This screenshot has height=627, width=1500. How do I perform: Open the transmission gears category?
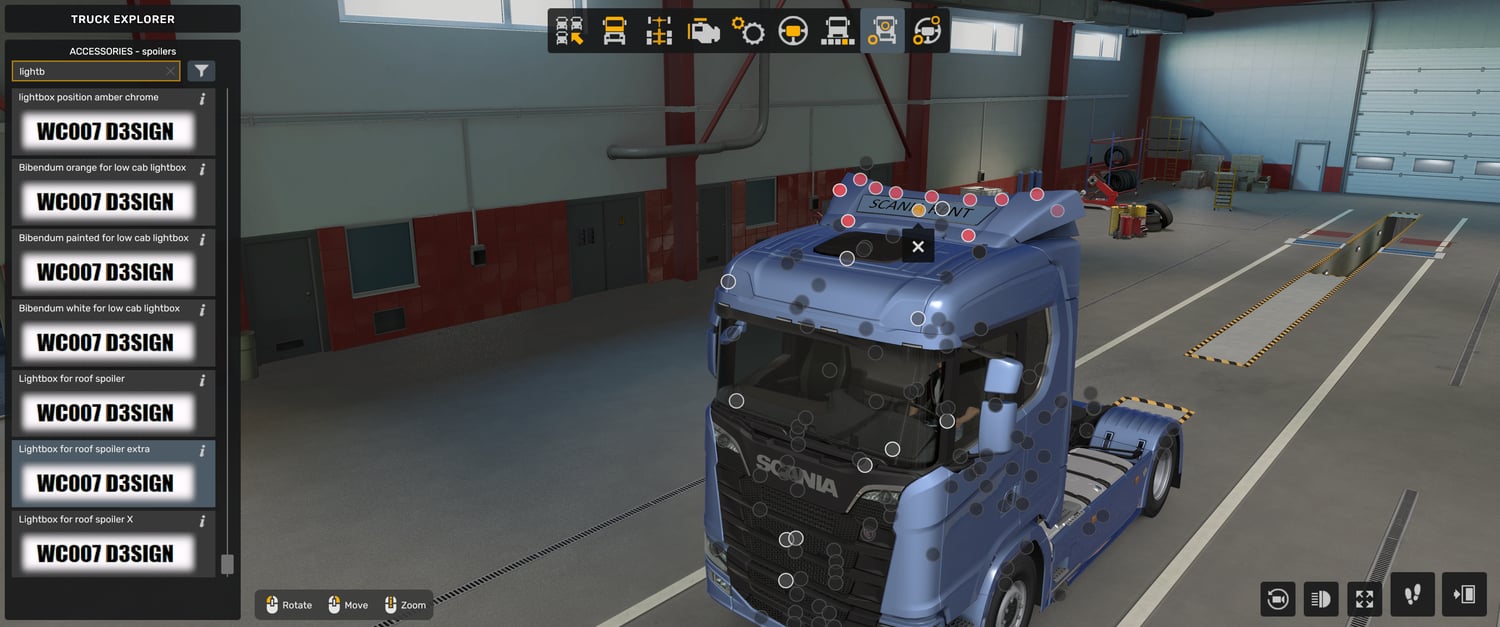[x=748, y=31]
